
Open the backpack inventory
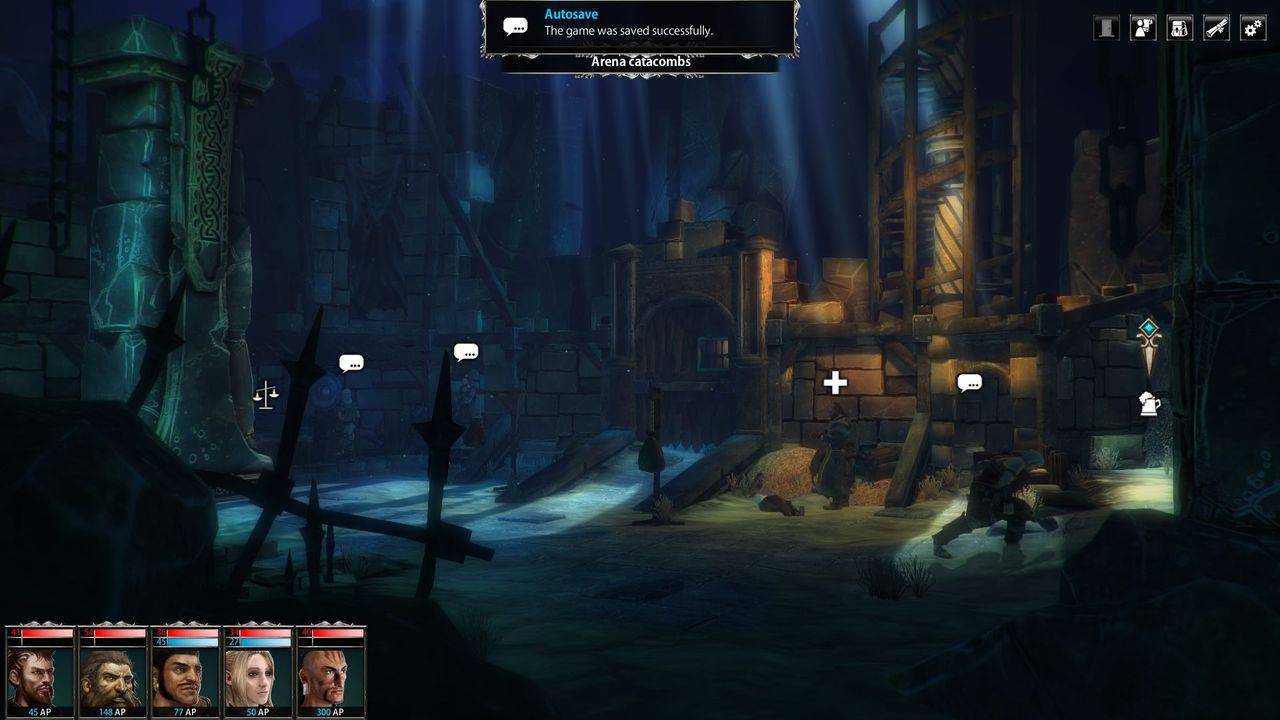pyautogui.click(x=1180, y=28)
